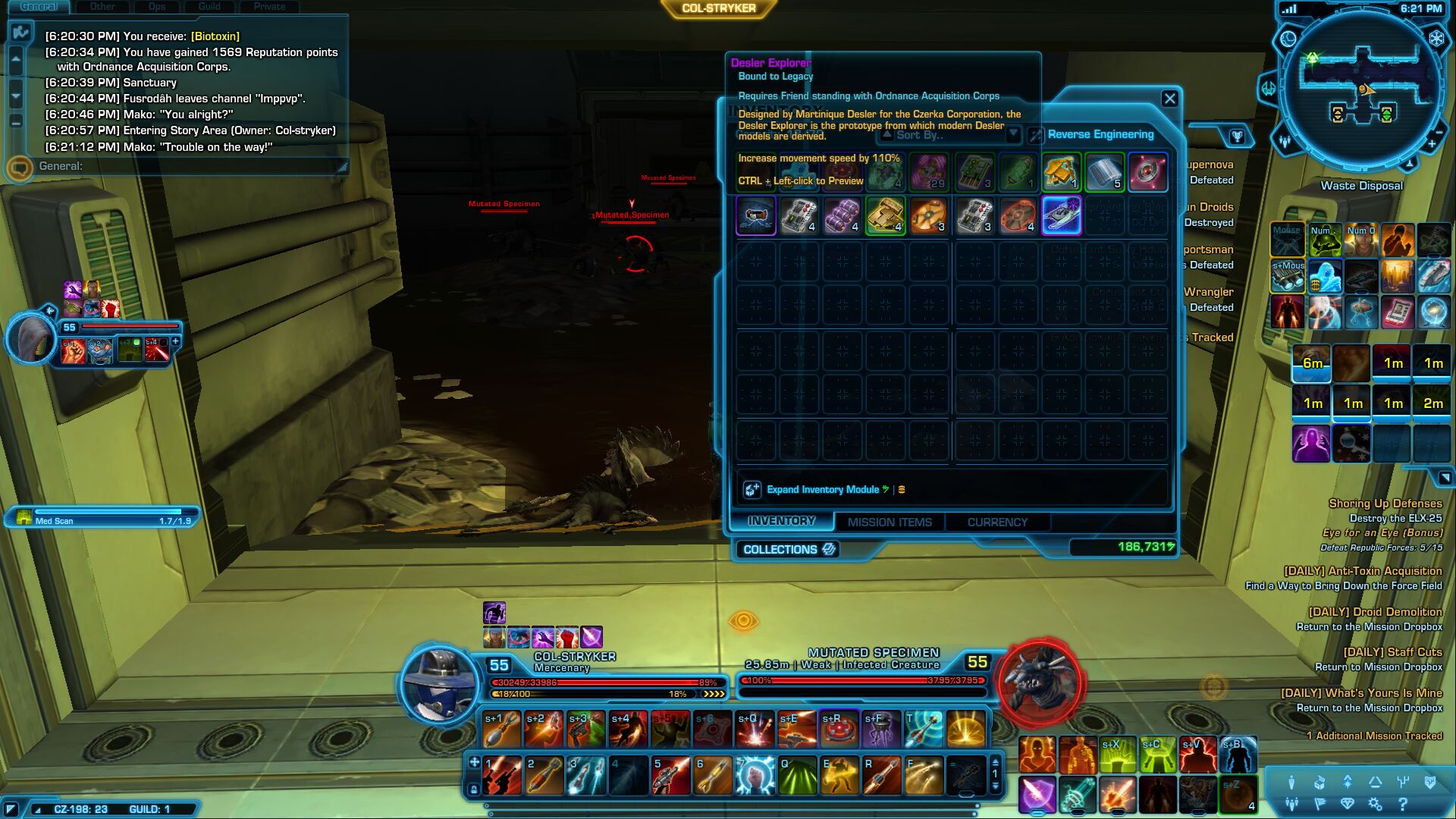This screenshot has height=819, width=1456.
Task: Click Expand Inventory Module
Action: pyautogui.click(x=822, y=489)
